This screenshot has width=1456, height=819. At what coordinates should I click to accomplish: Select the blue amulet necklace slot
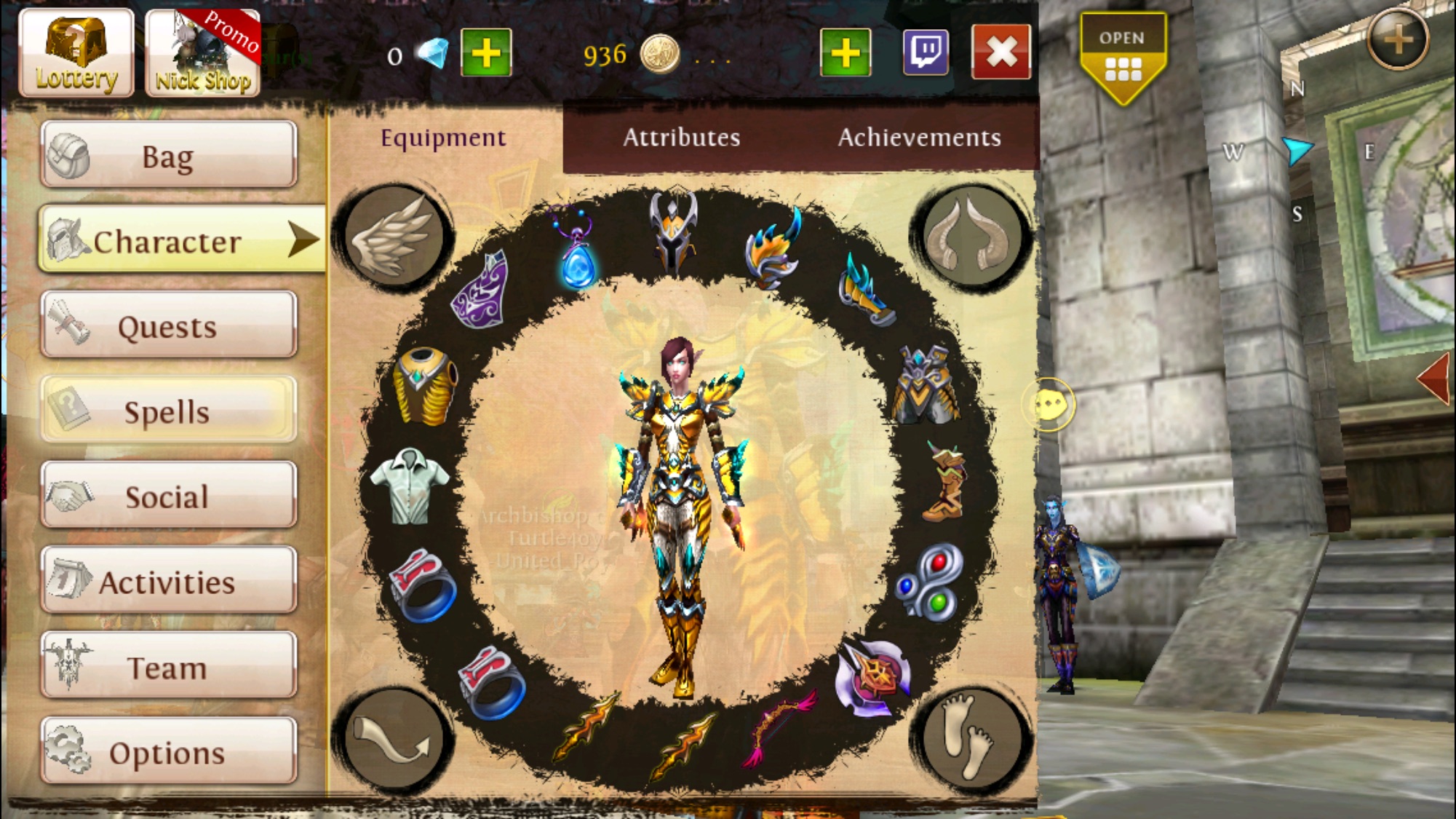coord(578,251)
